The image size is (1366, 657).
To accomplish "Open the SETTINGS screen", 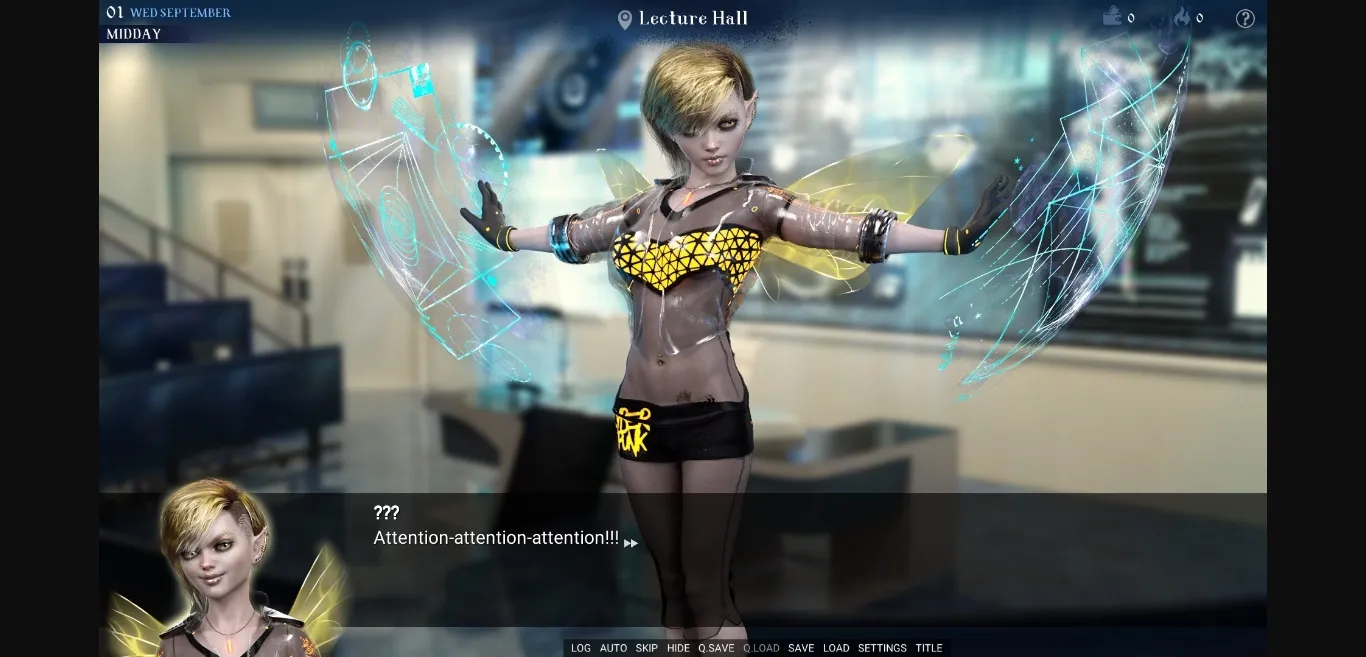I will 882,648.
